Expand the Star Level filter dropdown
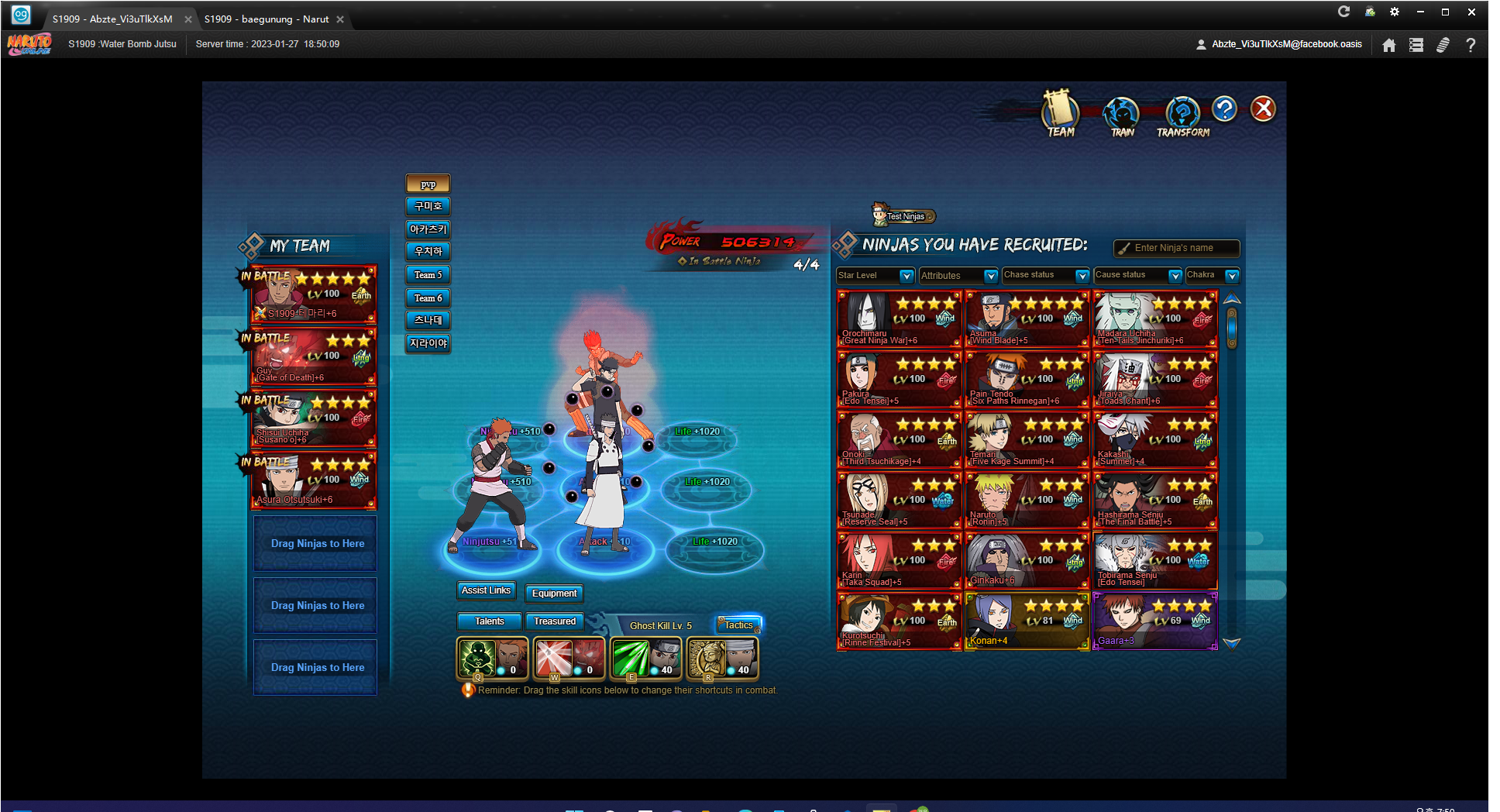The image size is (1500, 812). [906, 276]
